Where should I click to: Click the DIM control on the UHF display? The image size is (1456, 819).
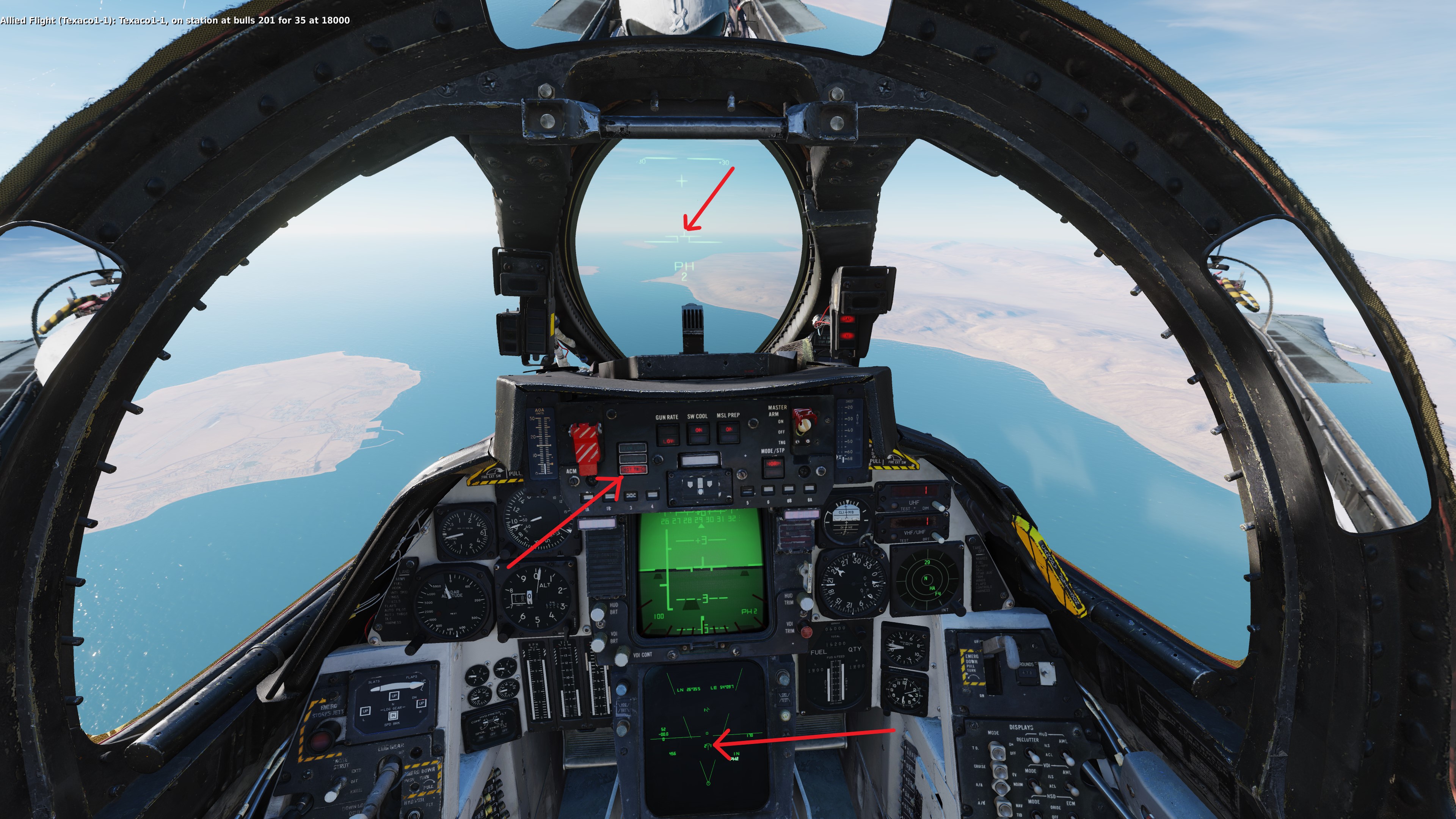coord(937,507)
